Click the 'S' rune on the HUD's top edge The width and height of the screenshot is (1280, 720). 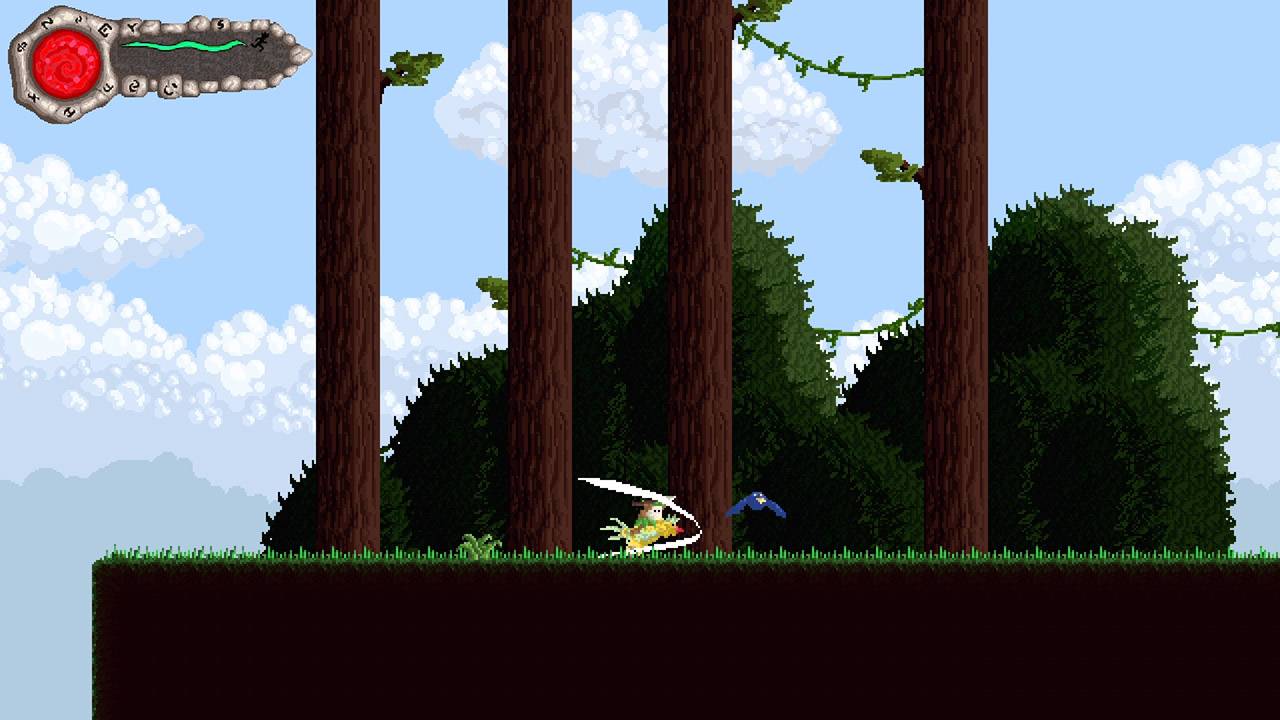click(x=220, y=23)
